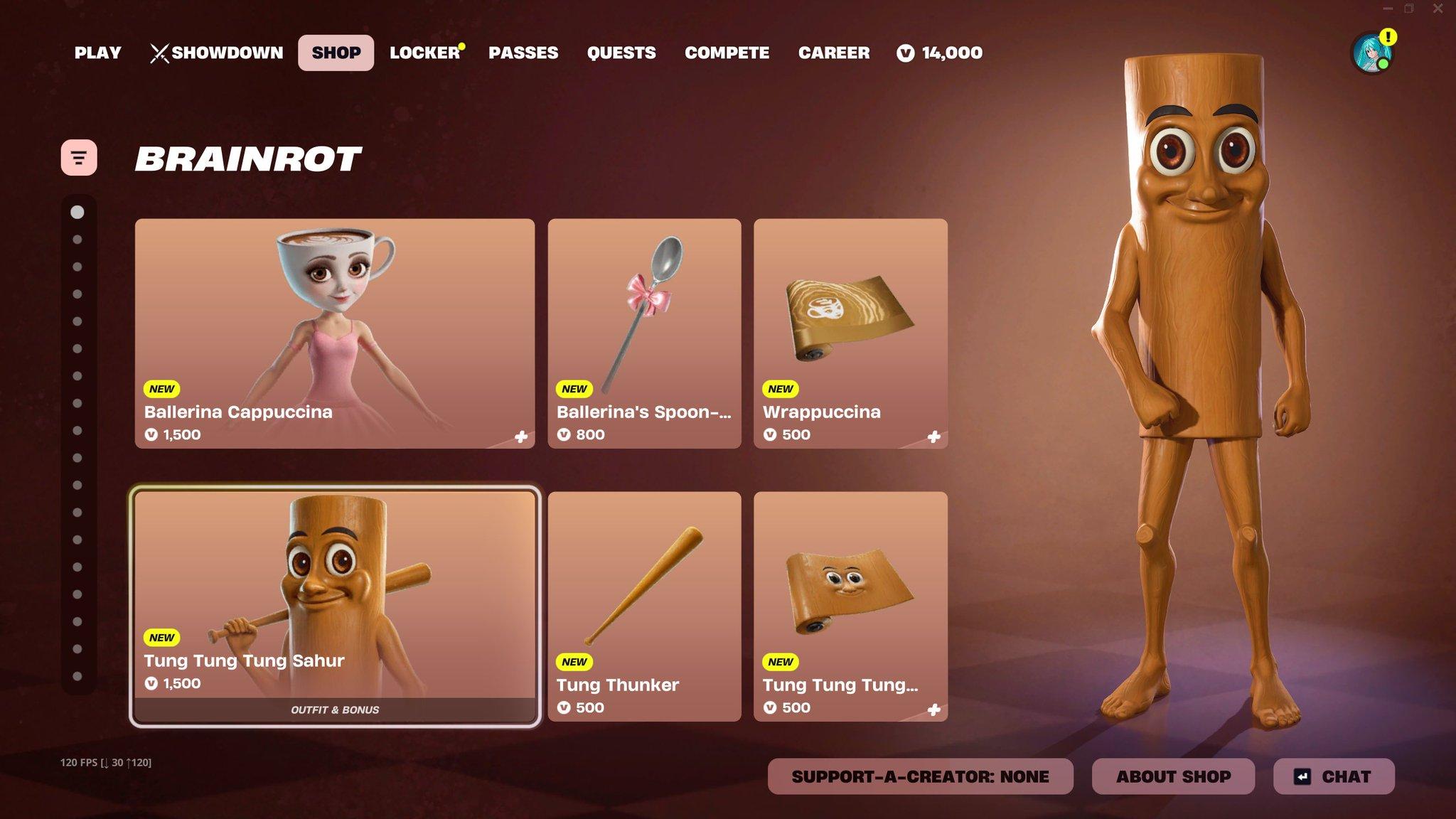Select the Ballerina Cappuccina outfit tile
This screenshot has width=1456, height=819.
click(x=335, y=333)
